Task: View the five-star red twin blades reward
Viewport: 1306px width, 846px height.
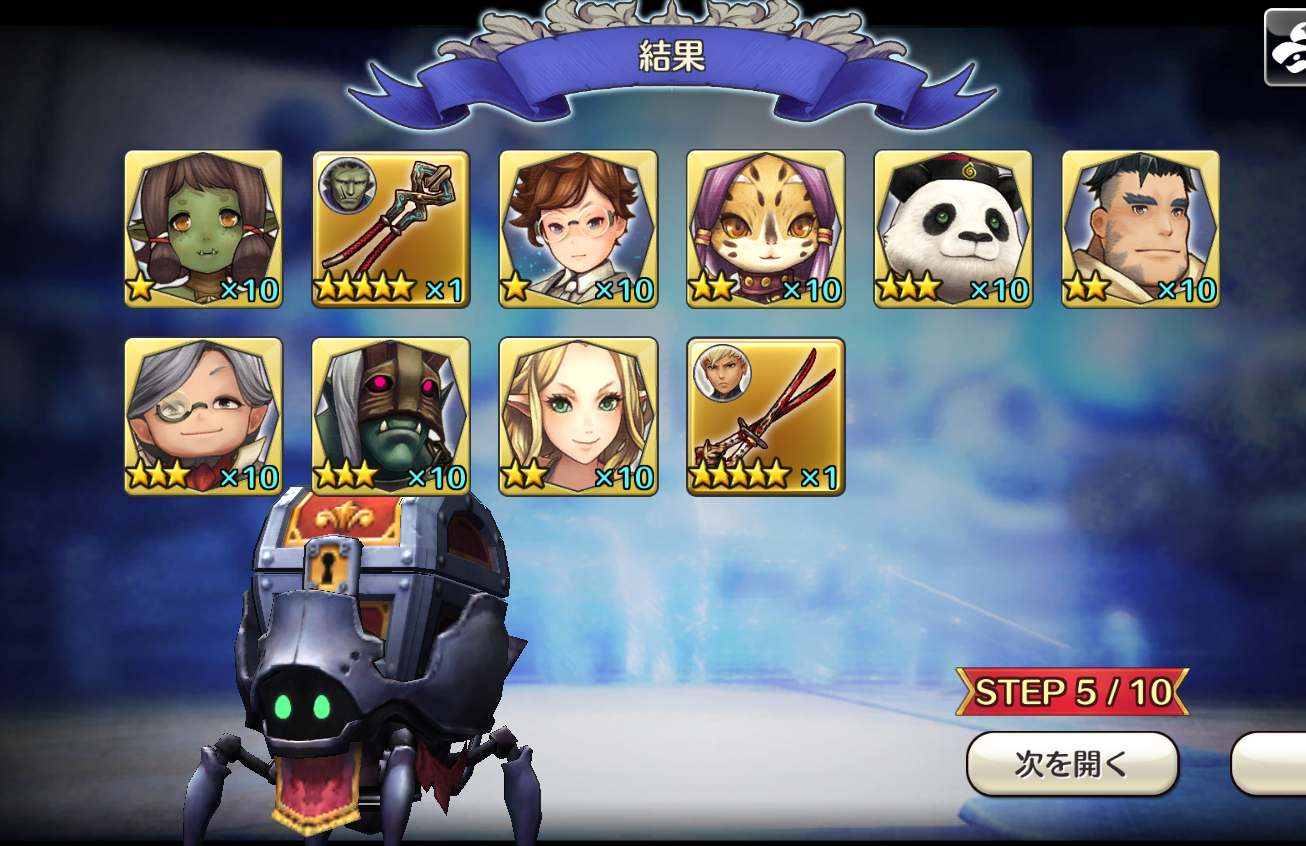Action: [766, 416]
